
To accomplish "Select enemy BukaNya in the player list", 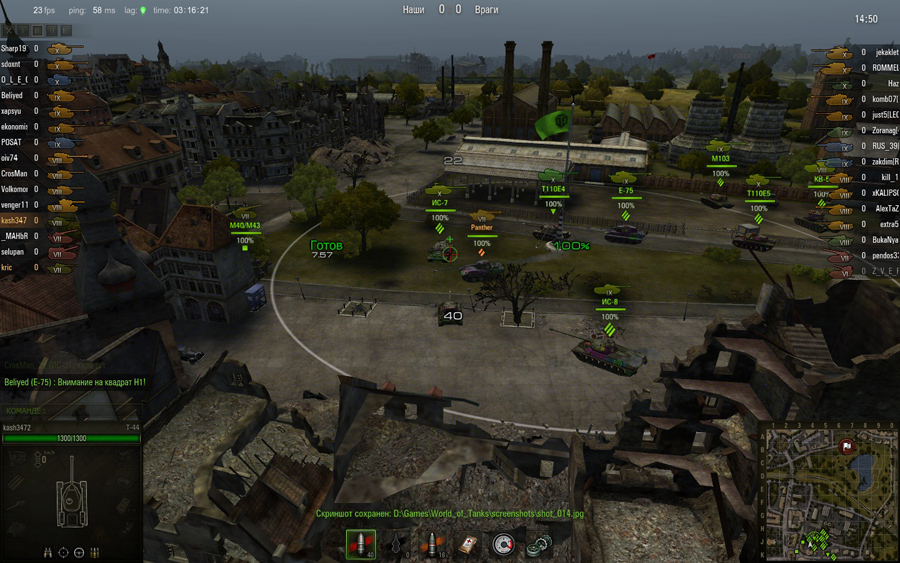I will (x=886, y=240).
